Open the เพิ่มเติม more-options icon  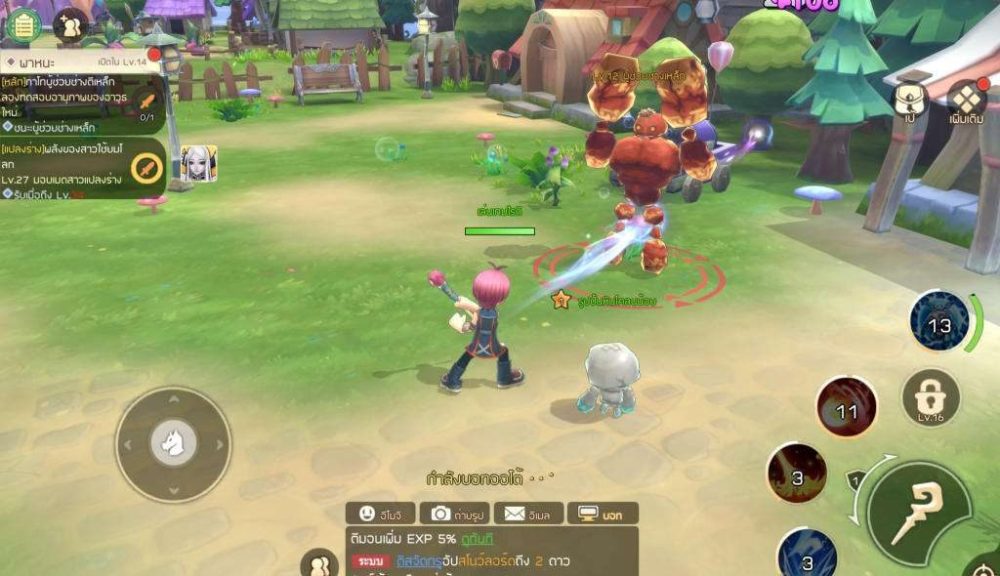pyautogui.click(x=967, y=100)
